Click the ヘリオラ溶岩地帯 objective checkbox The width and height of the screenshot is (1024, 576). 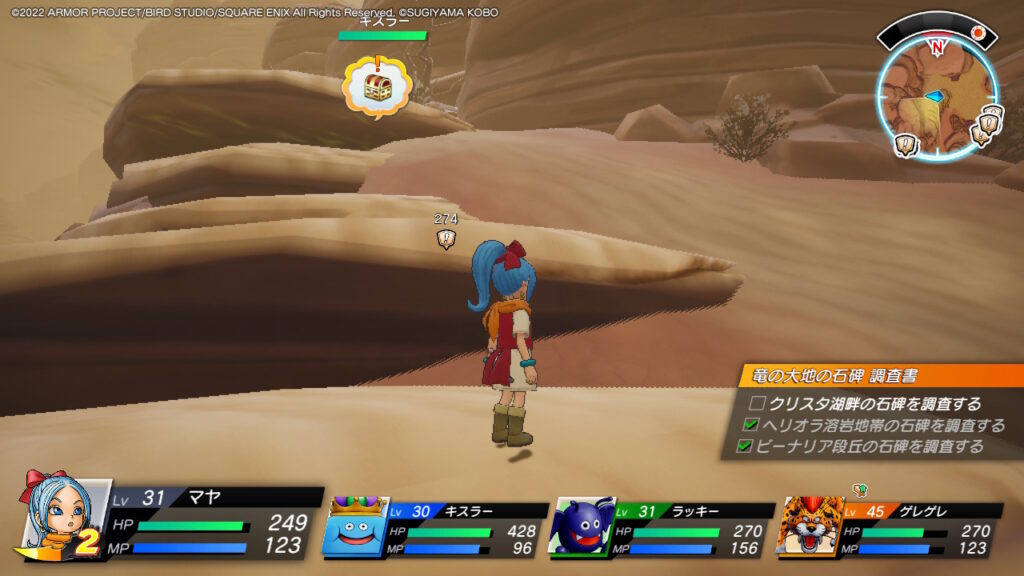click(752, 425)
